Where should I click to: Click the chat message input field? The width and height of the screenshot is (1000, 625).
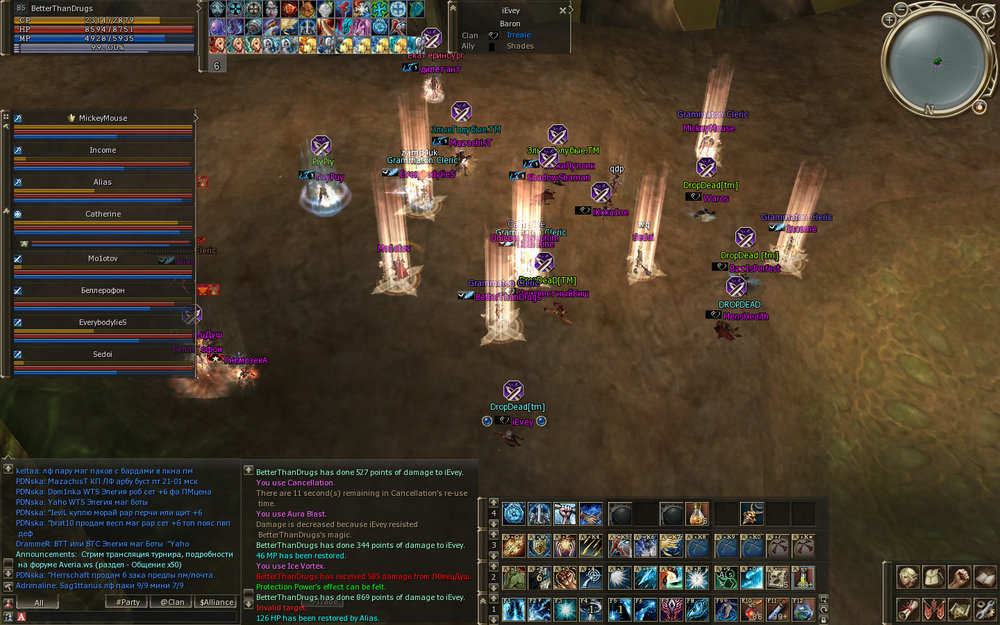point(120,617)
